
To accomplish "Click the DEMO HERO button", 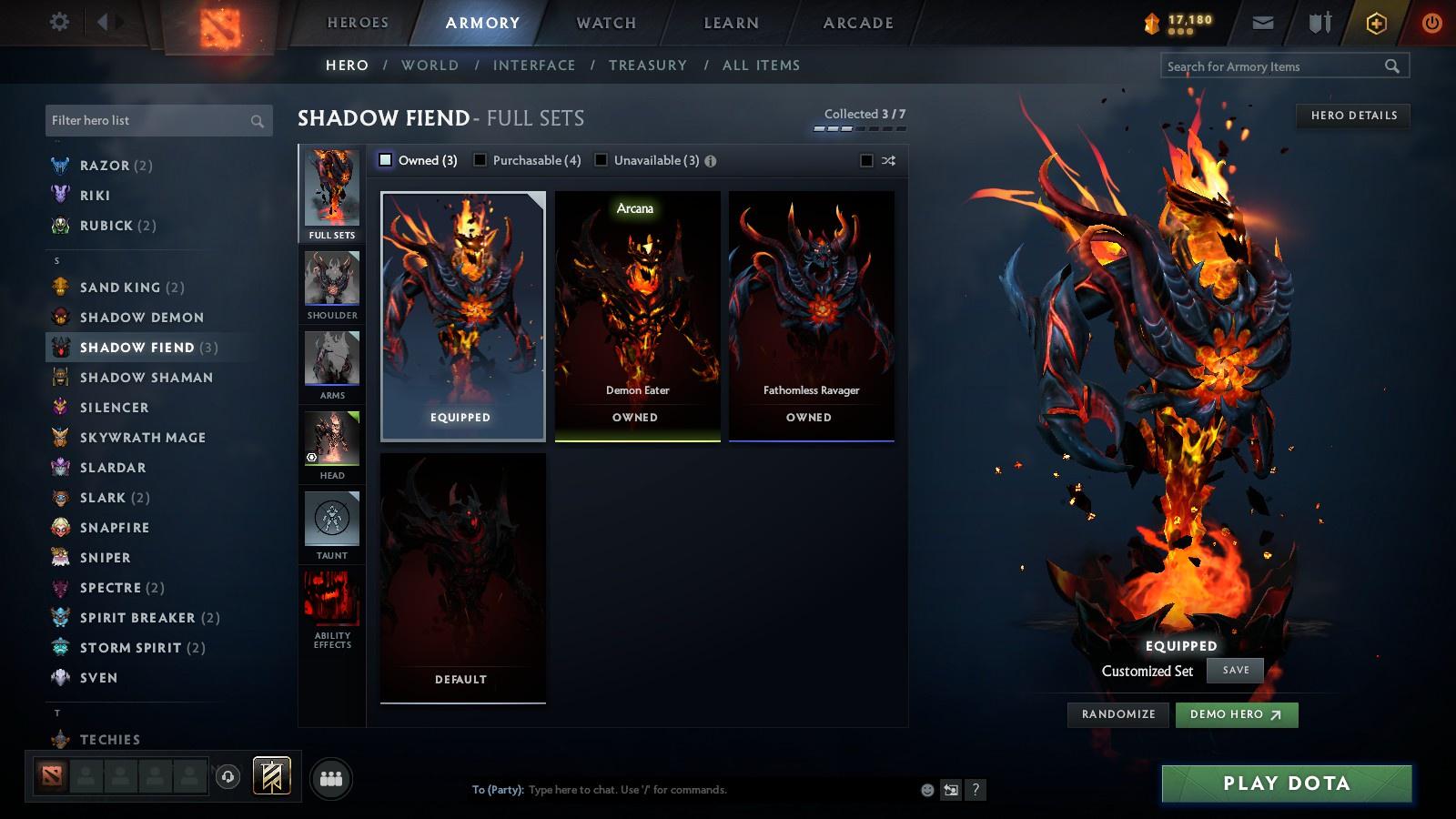I will [1236, 715].
